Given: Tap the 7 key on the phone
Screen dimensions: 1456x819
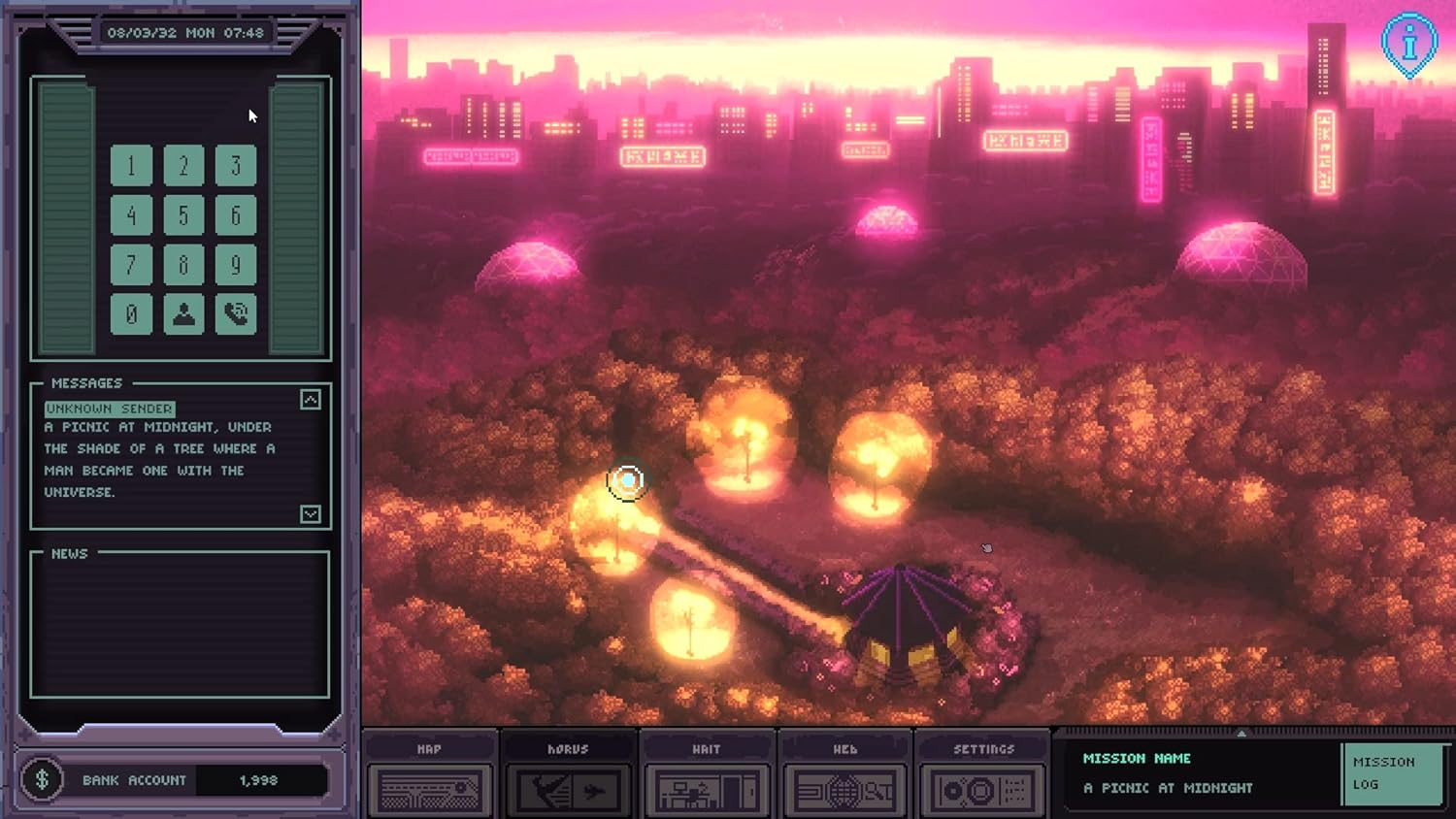Looking at the screenshot, I should click(132, 265).
